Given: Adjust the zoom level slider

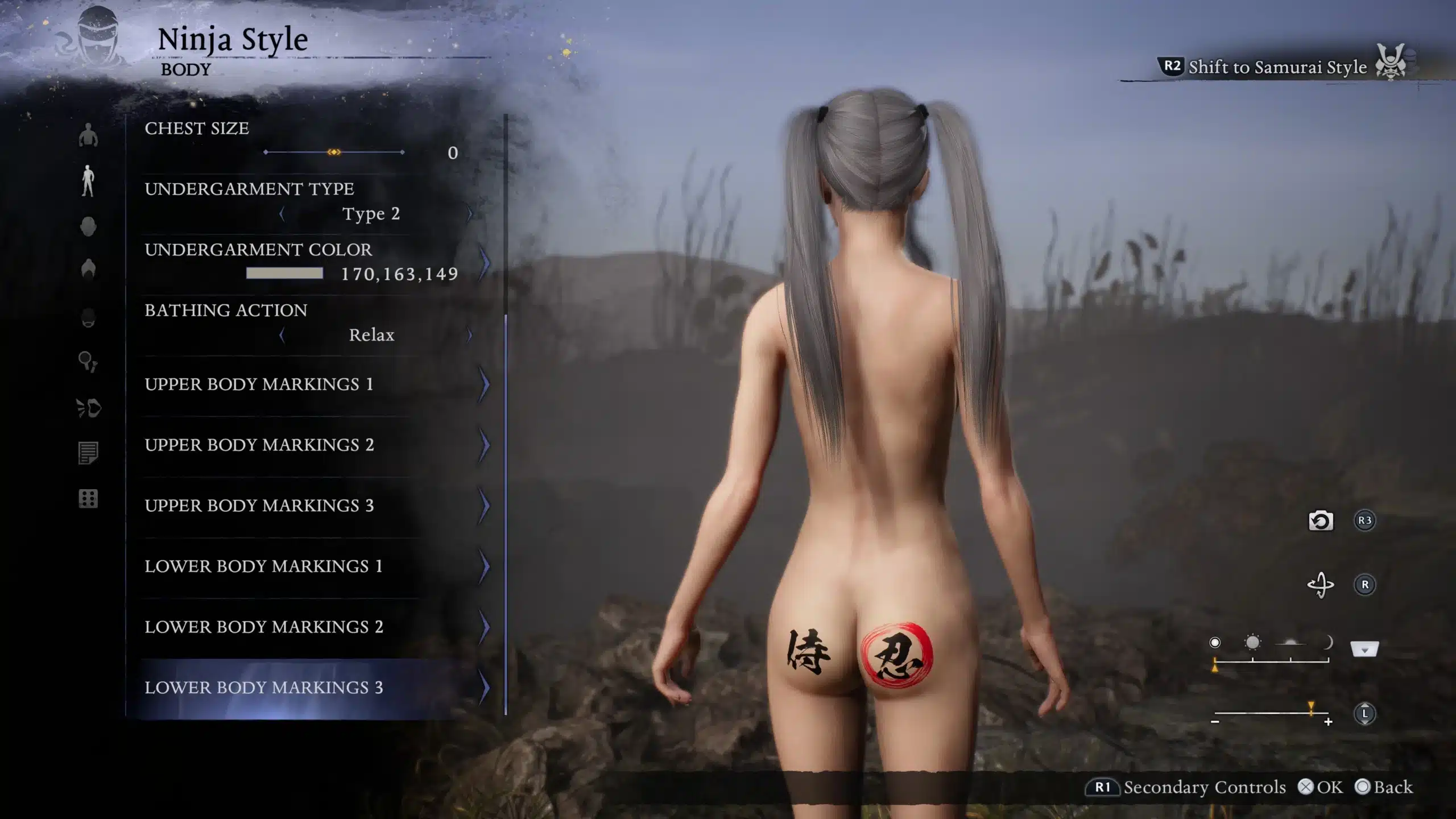Looking at the screenshot, I should coord(1271,713).
